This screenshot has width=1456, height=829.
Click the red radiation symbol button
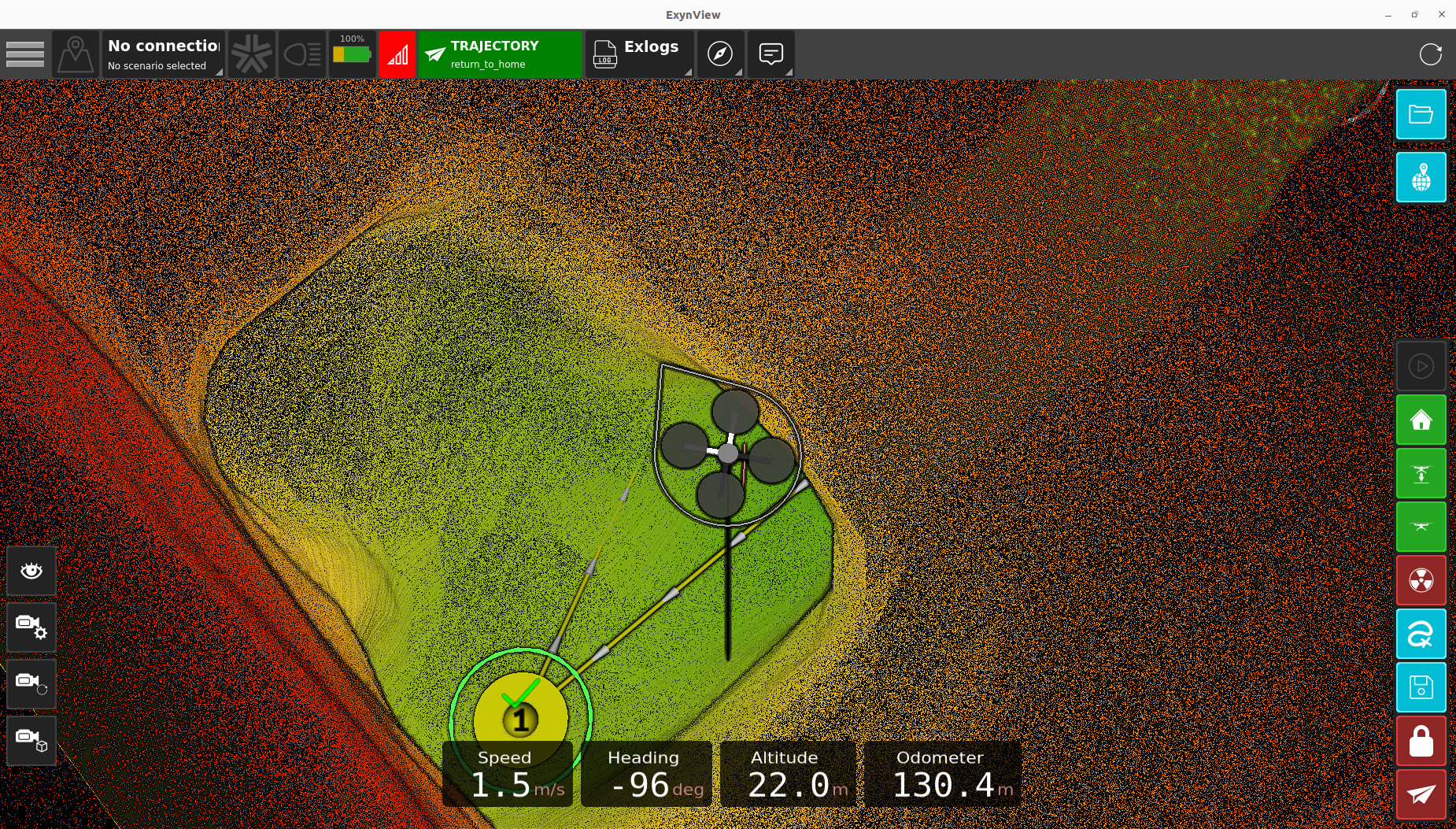pyautogui.click(x=1421, y=581)
